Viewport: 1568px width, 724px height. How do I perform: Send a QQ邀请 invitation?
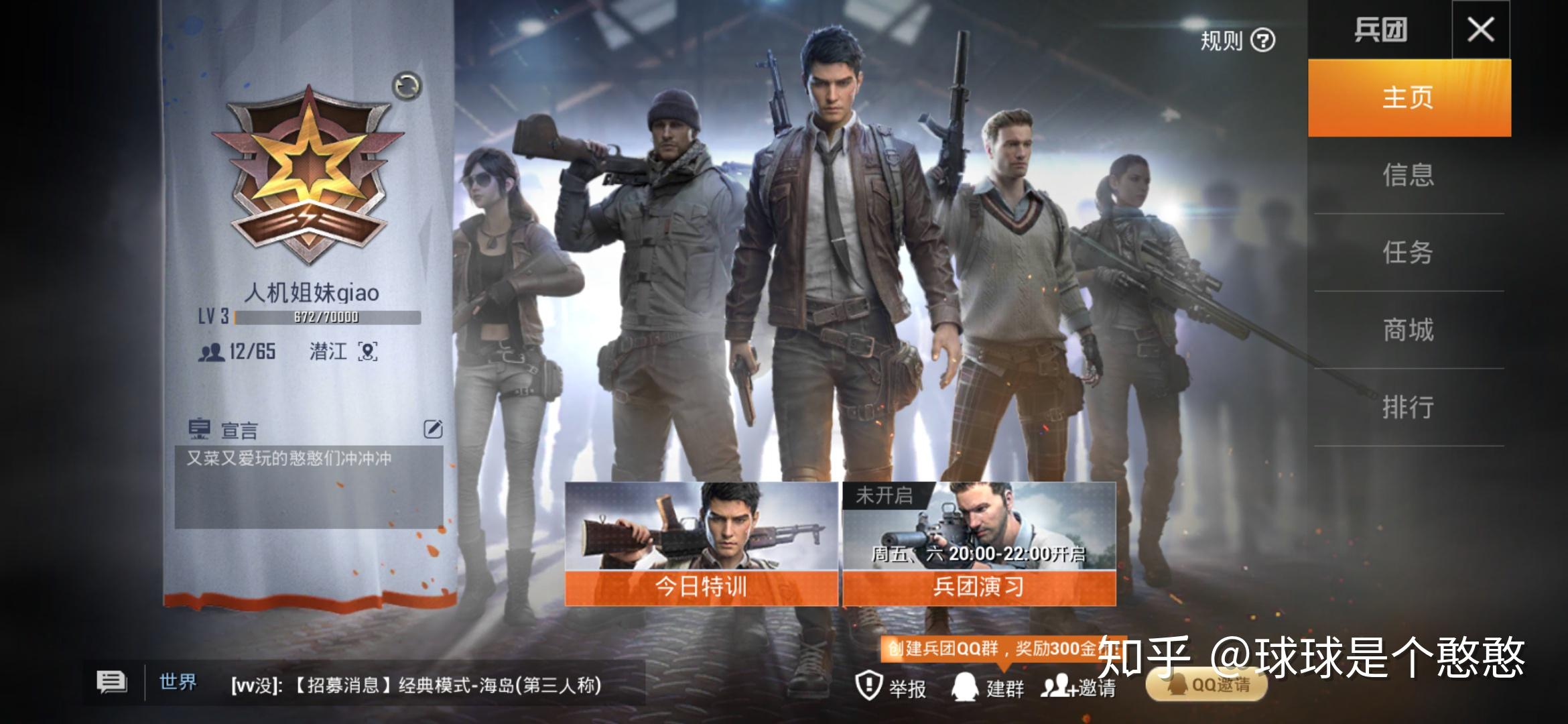1207,685
